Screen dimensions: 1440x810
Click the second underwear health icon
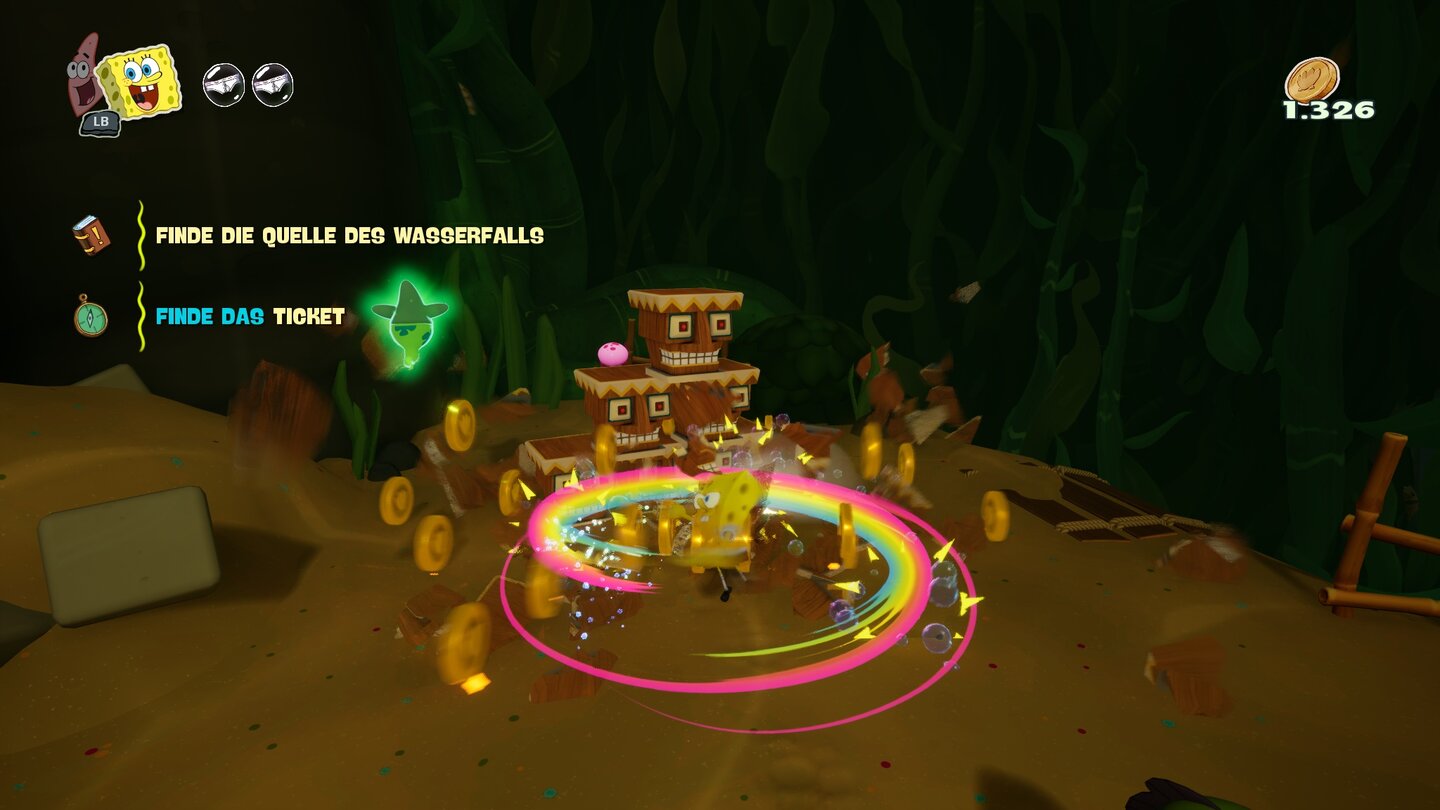271,85
